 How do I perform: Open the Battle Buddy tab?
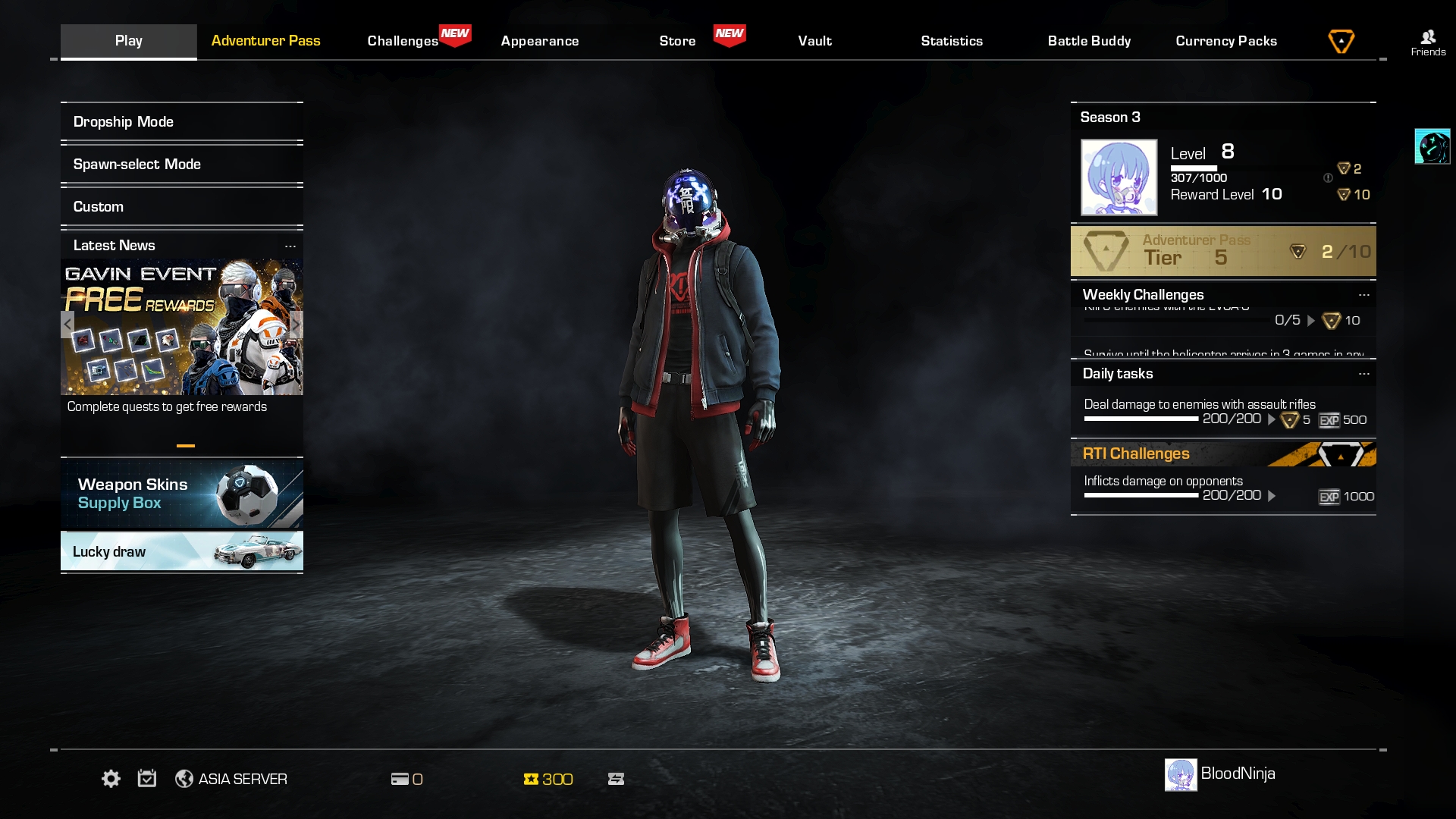(x=1089, y=41)
